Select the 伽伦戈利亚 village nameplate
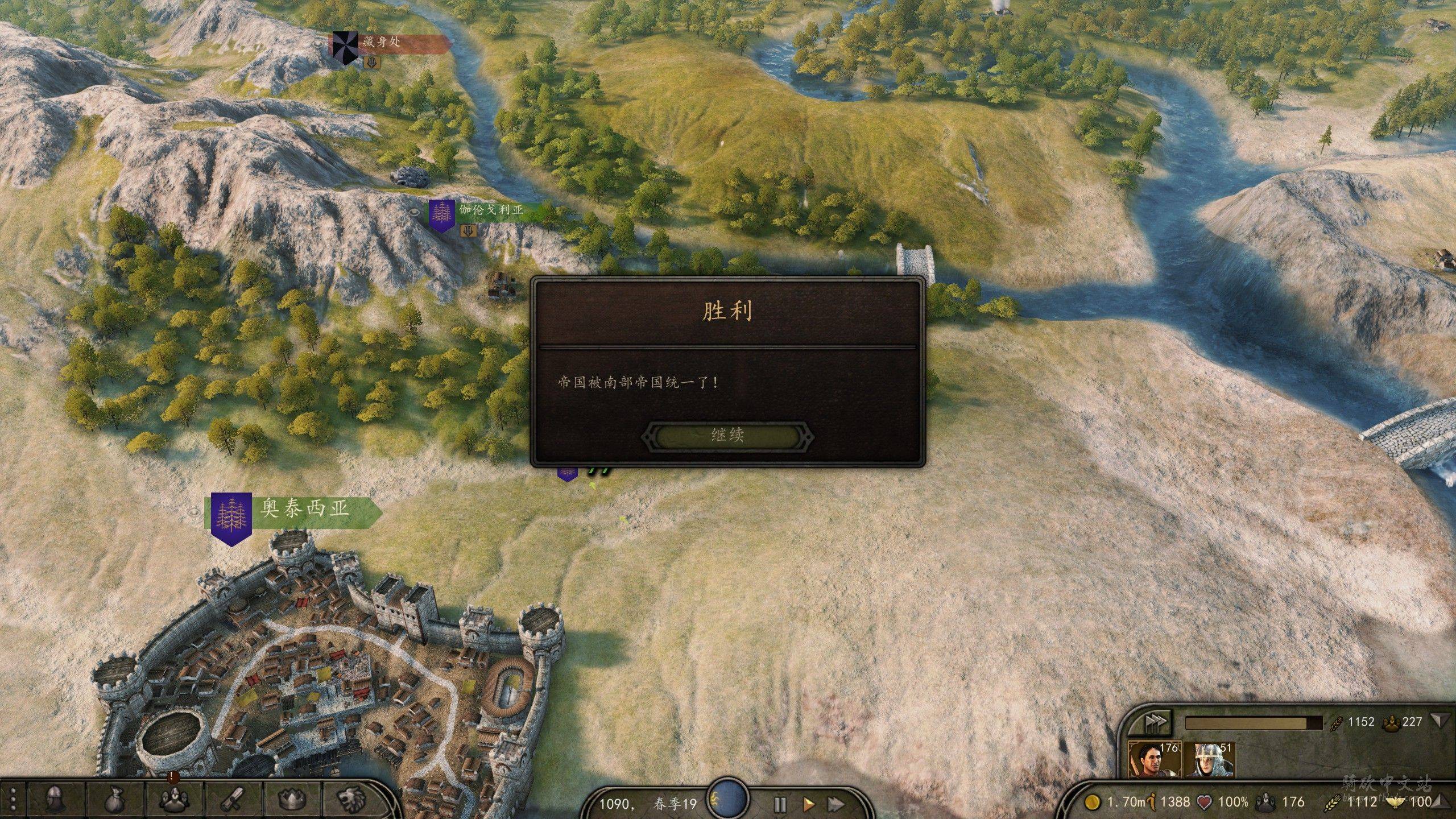This screenshot has width=1456, height=819. pos(490,210)
